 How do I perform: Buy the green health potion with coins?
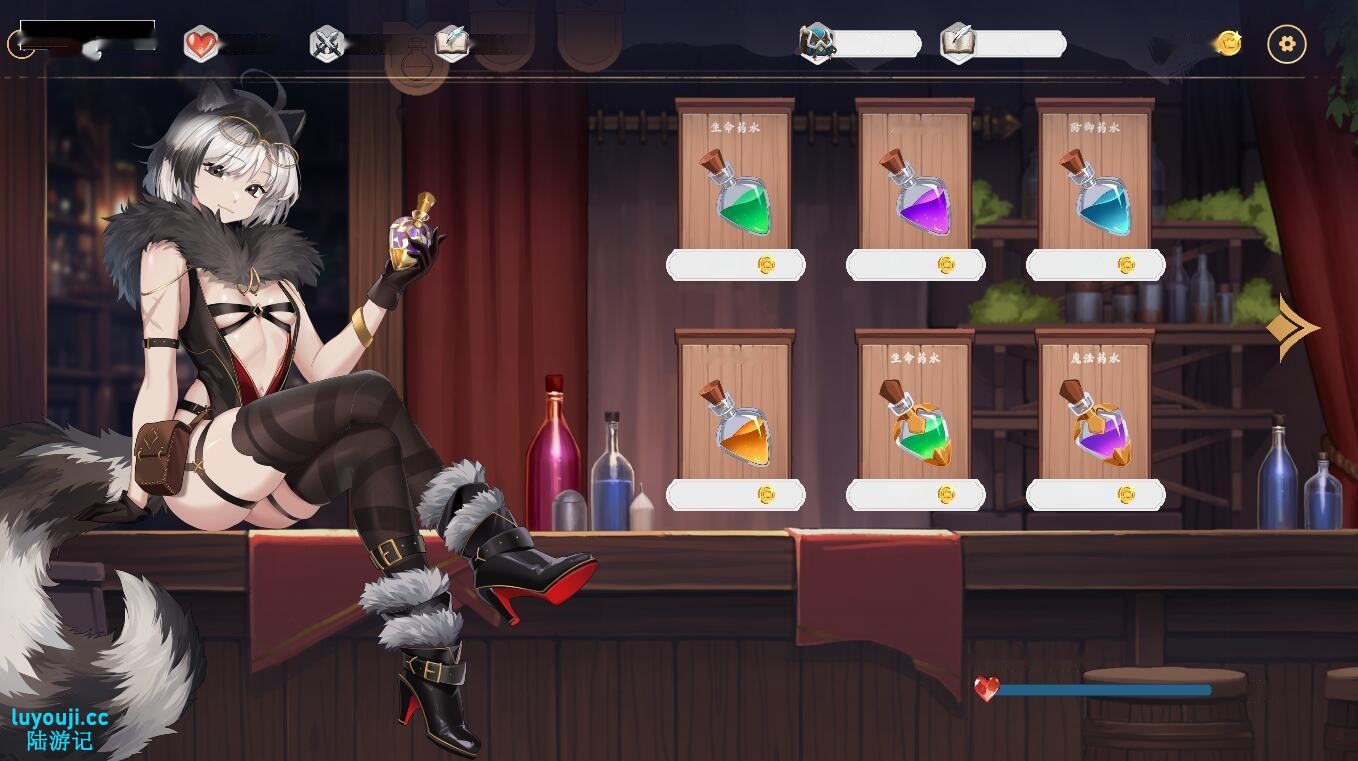[x=737, y=263]
